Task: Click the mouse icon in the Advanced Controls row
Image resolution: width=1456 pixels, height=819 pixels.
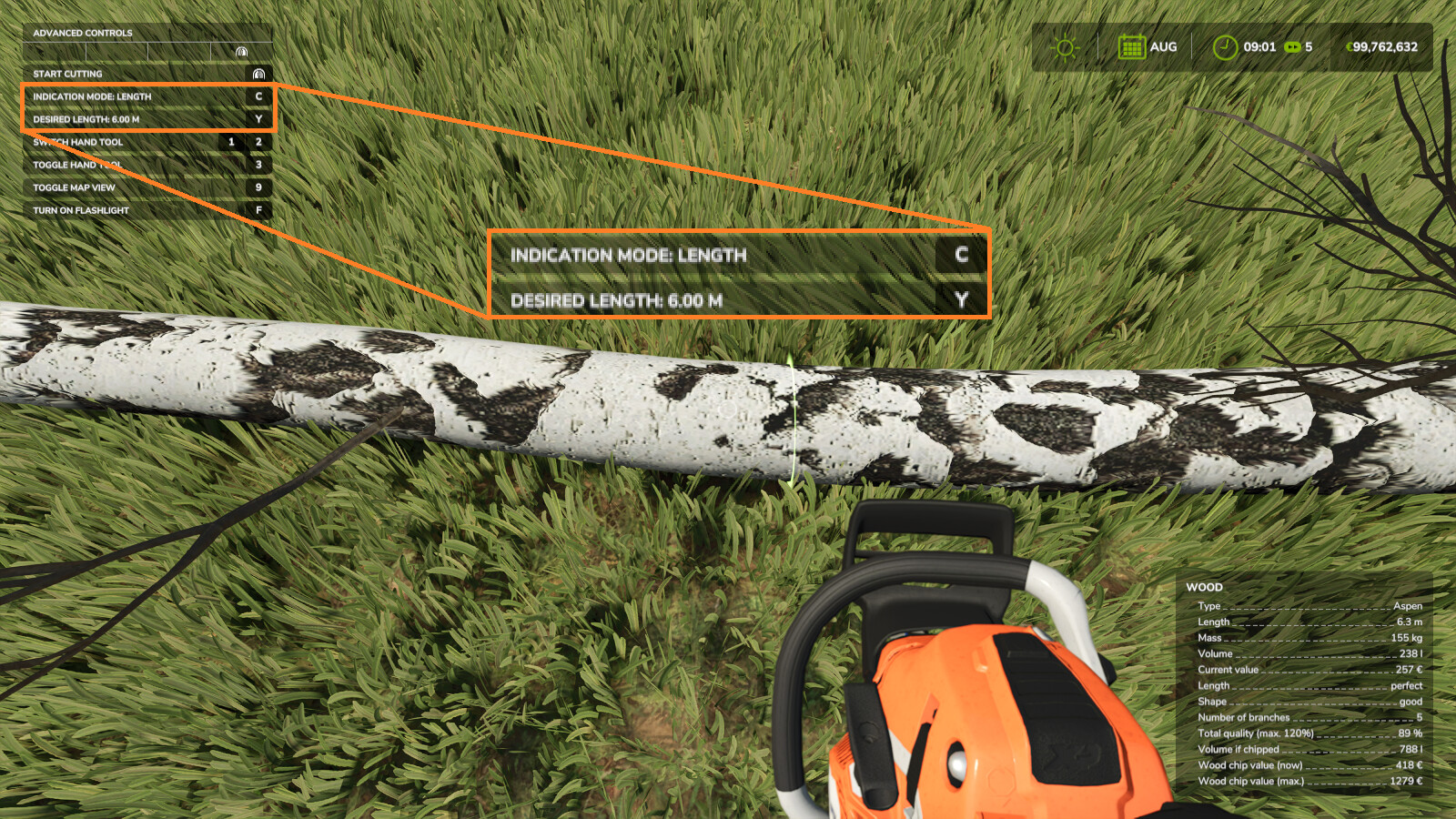Action: [x=240, y=53]
